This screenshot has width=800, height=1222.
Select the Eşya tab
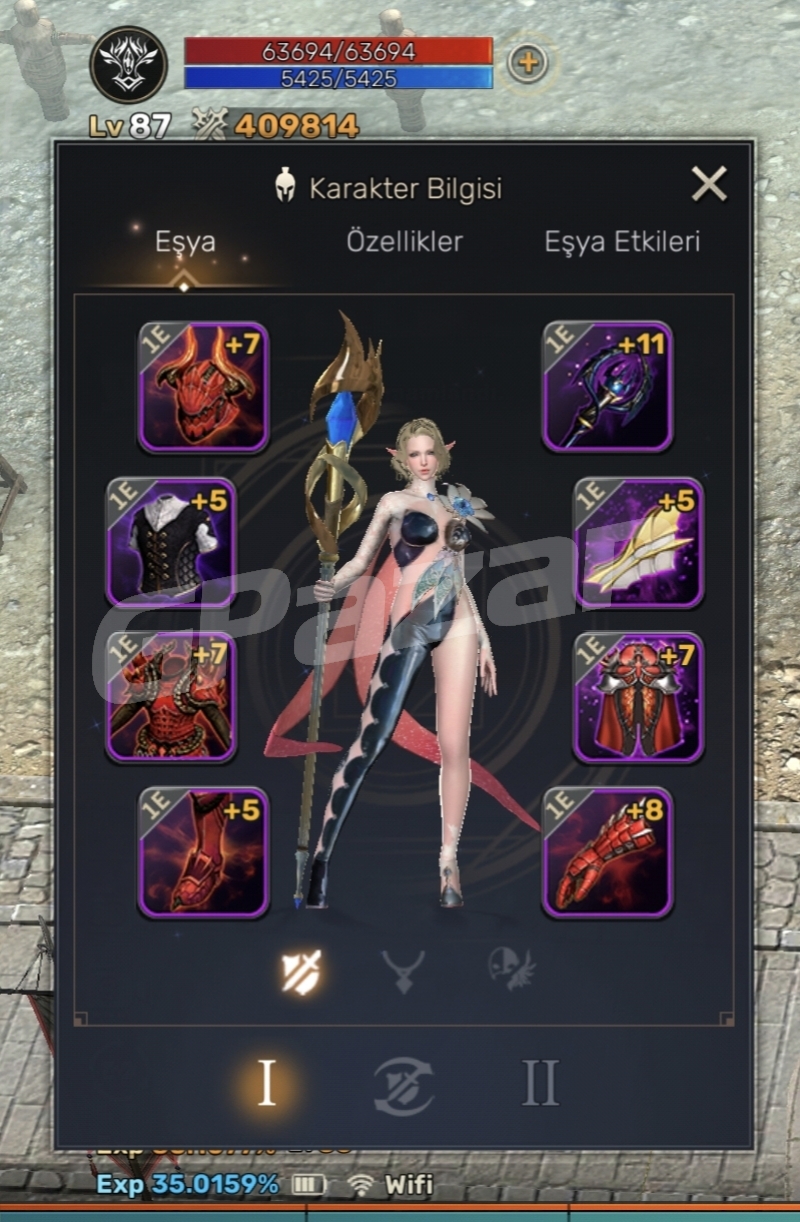185,241
